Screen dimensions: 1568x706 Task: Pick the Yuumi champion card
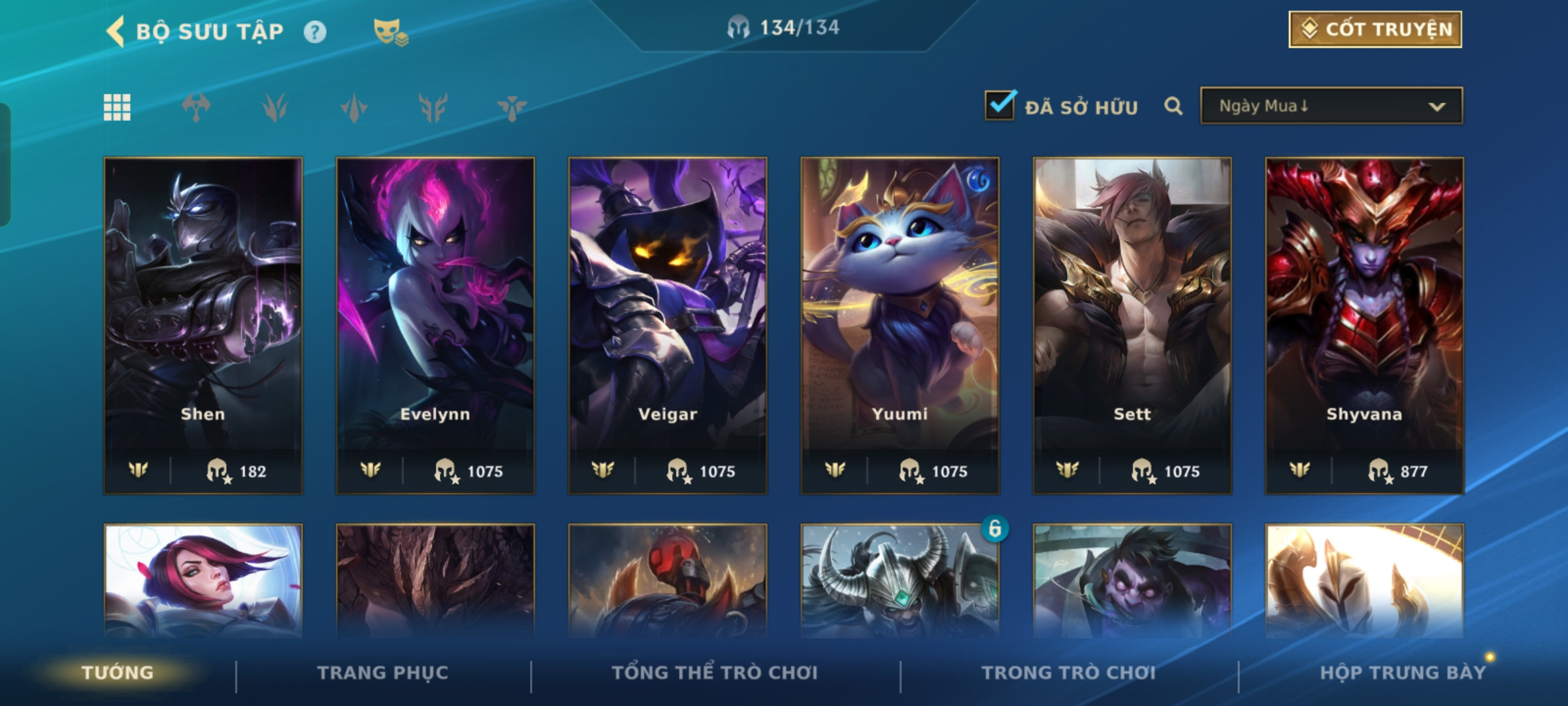pos(900,325)
